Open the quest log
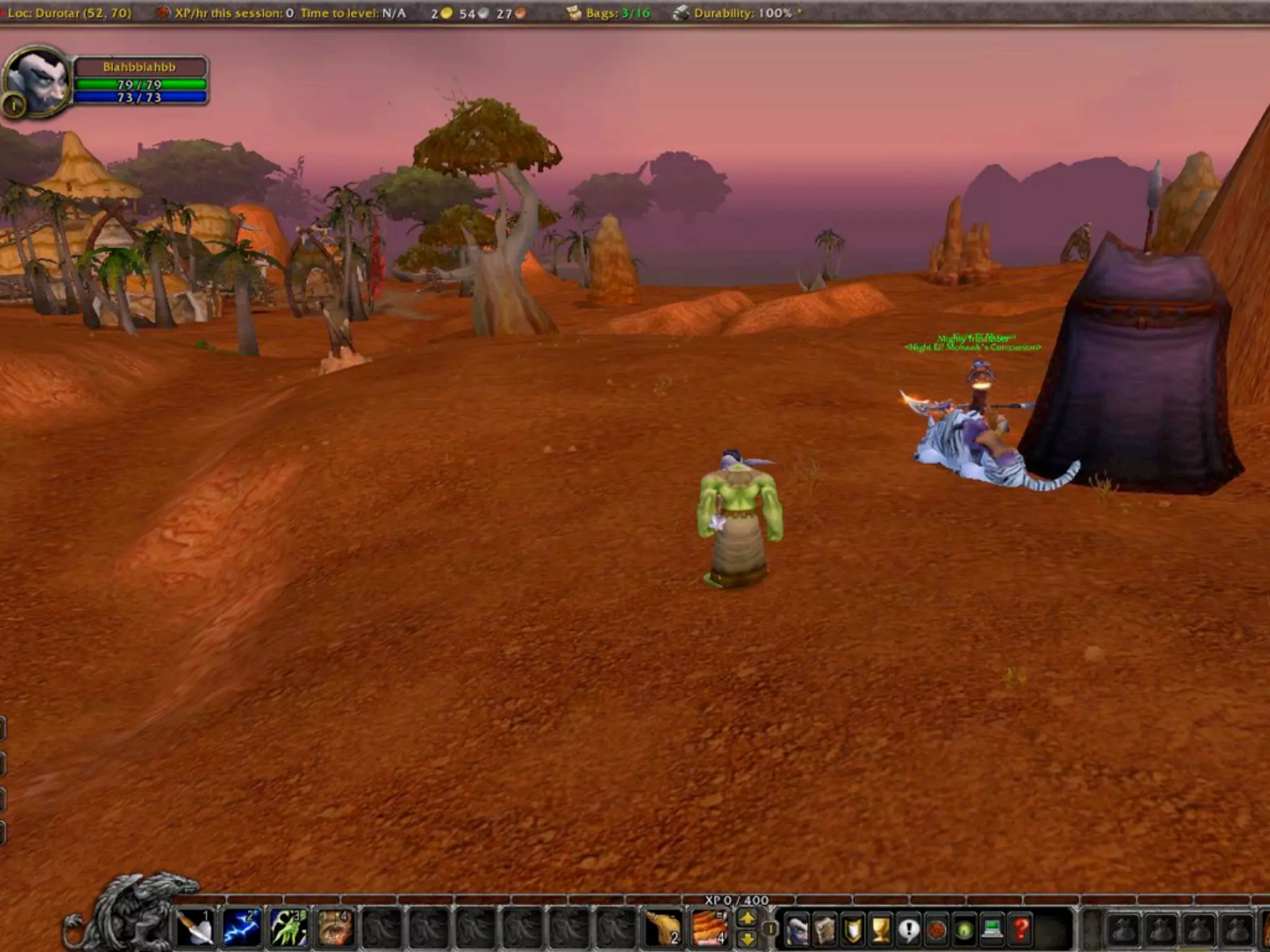Viewport: 1270px width, 952px height. 909,930
